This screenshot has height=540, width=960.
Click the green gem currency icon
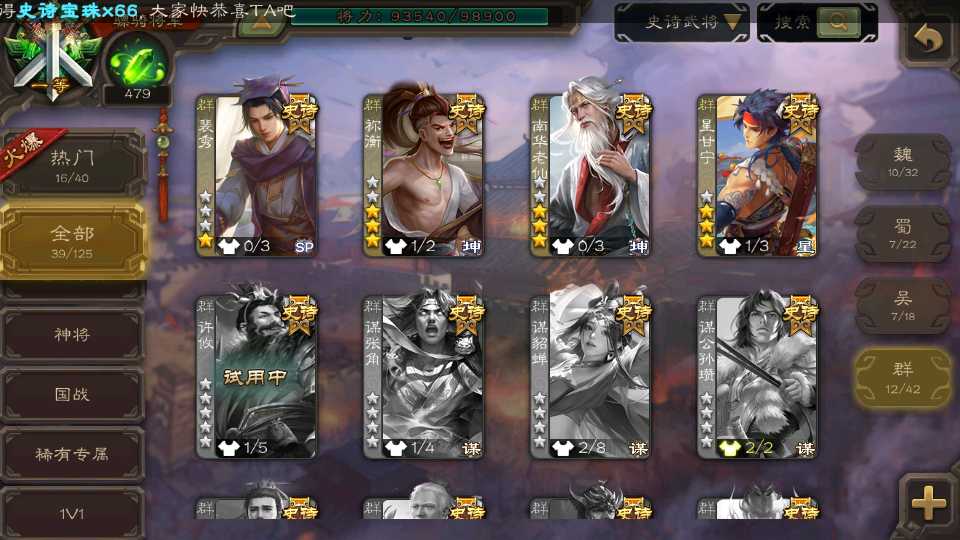point(137,65)
